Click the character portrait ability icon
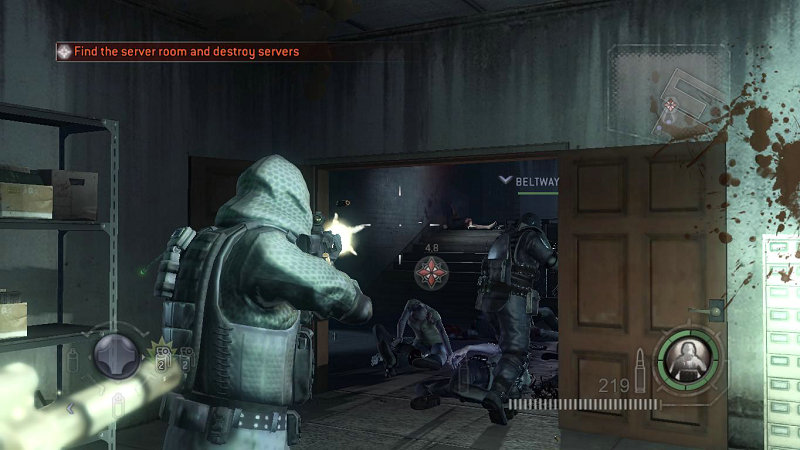 (x=688, y=358)
